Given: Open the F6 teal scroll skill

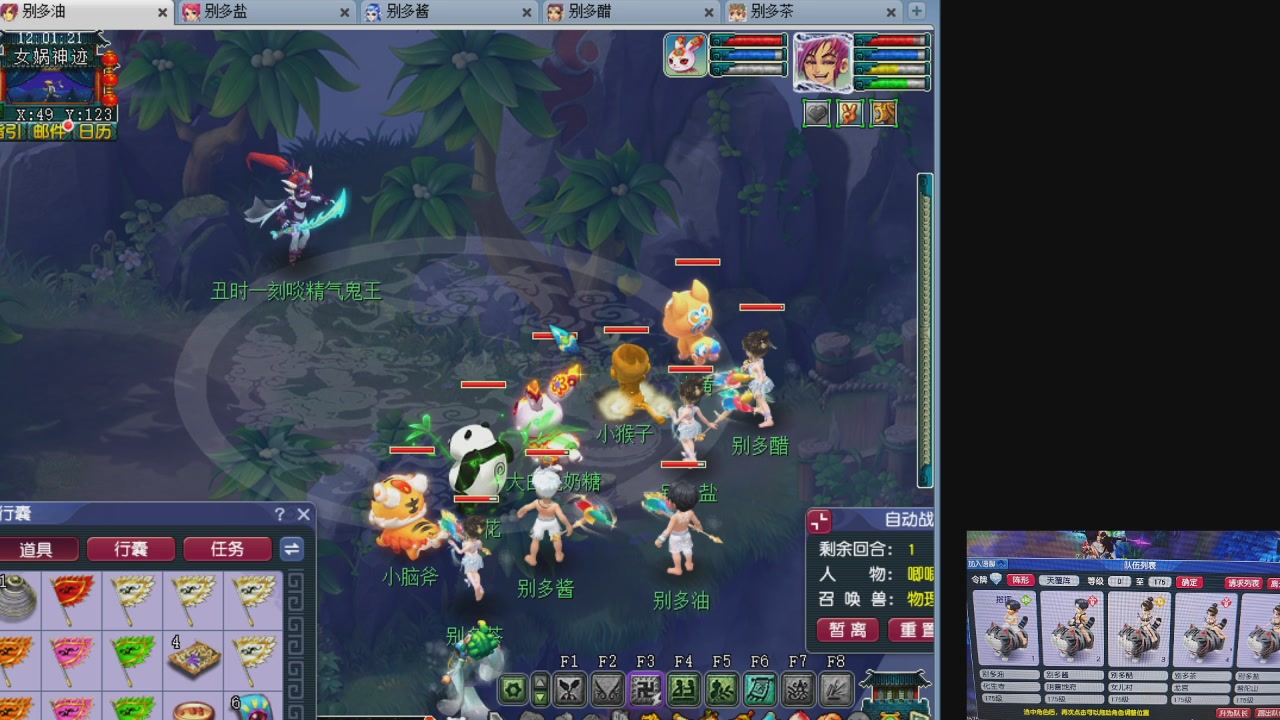Looking at the screenshot, I should coord(761,688).
